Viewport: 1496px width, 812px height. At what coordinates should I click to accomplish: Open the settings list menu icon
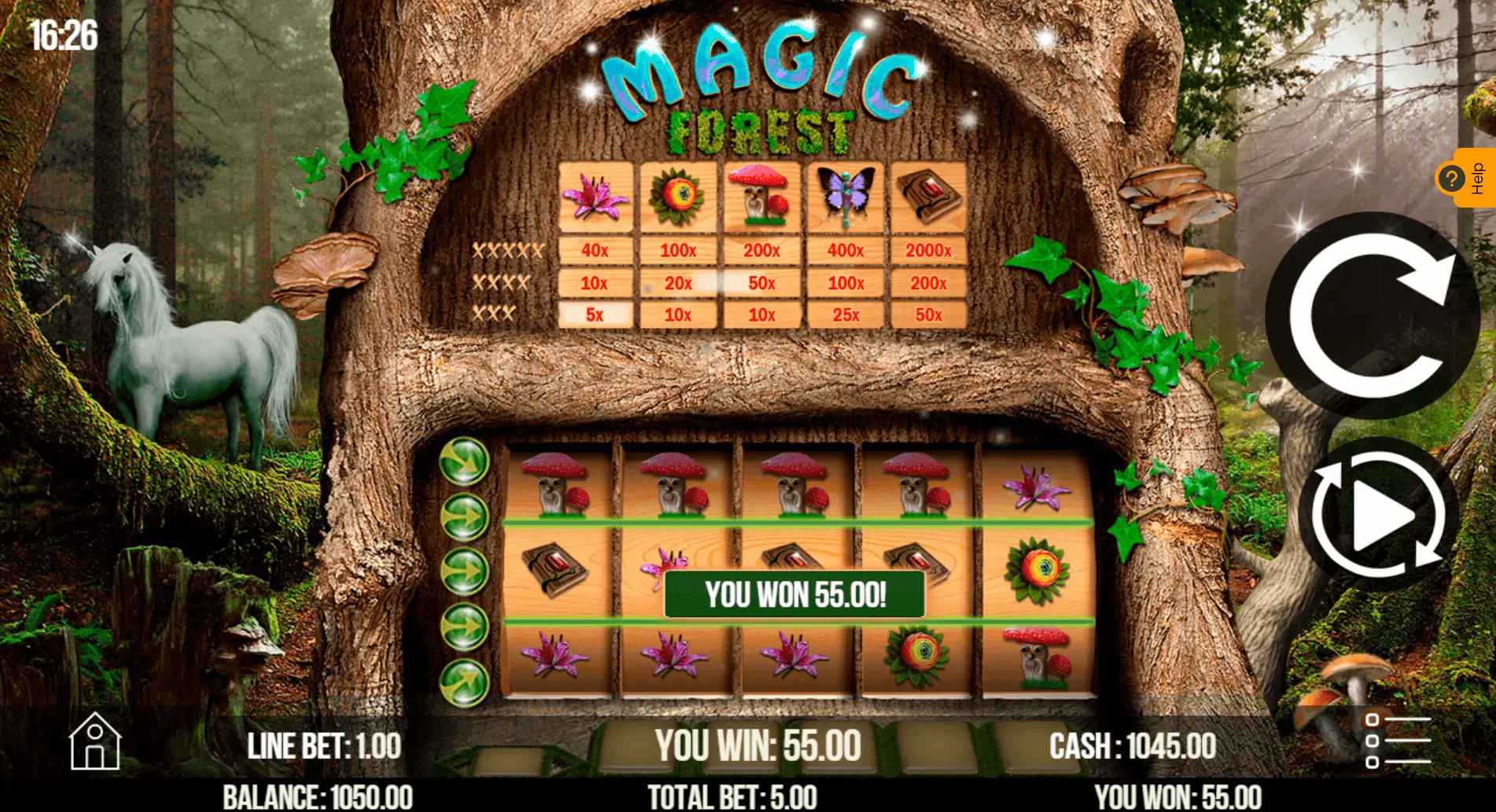tap(1397, 740)
